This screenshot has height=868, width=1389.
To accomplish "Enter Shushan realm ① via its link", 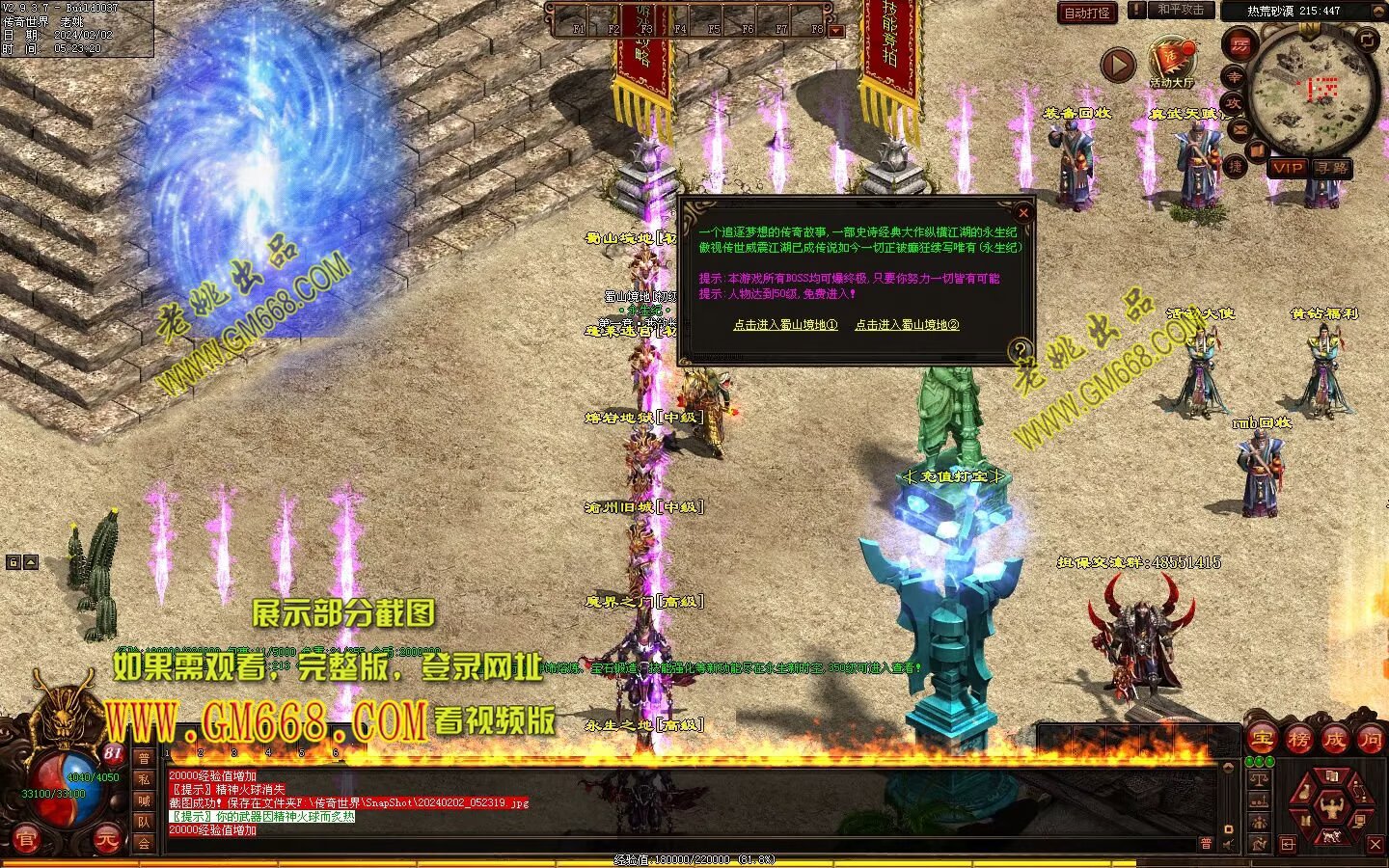I will 785,325.
